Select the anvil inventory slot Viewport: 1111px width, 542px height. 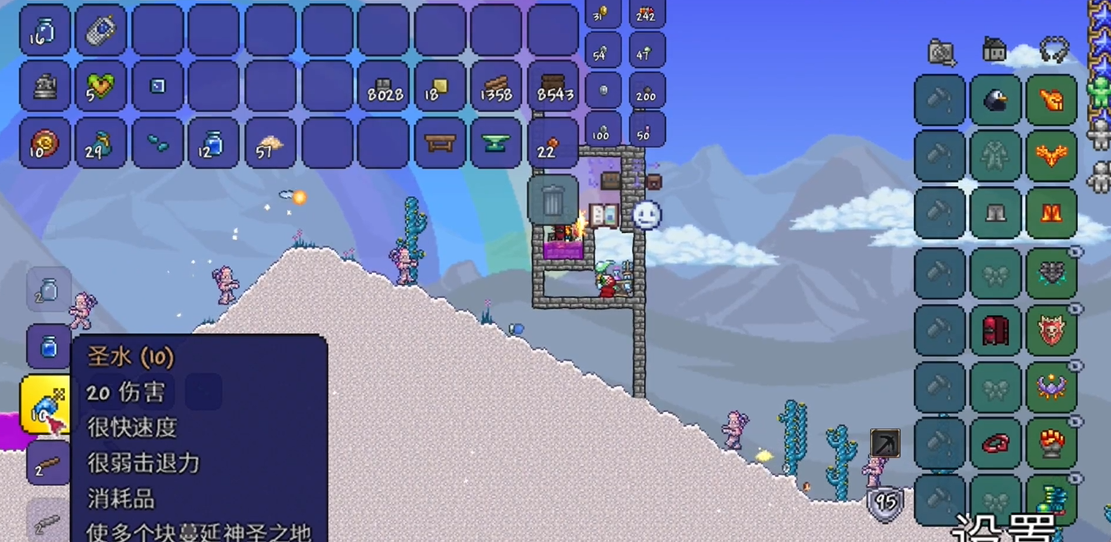[497, 143]
